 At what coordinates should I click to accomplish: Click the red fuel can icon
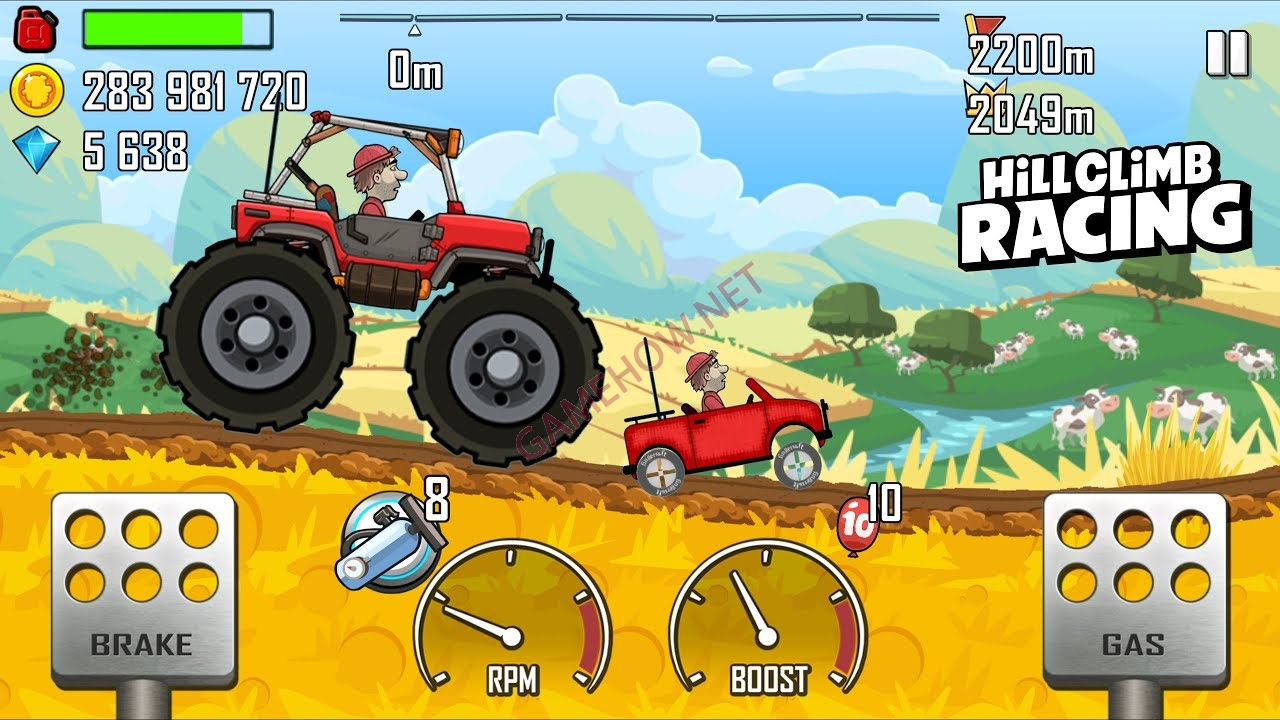point(35,28)
